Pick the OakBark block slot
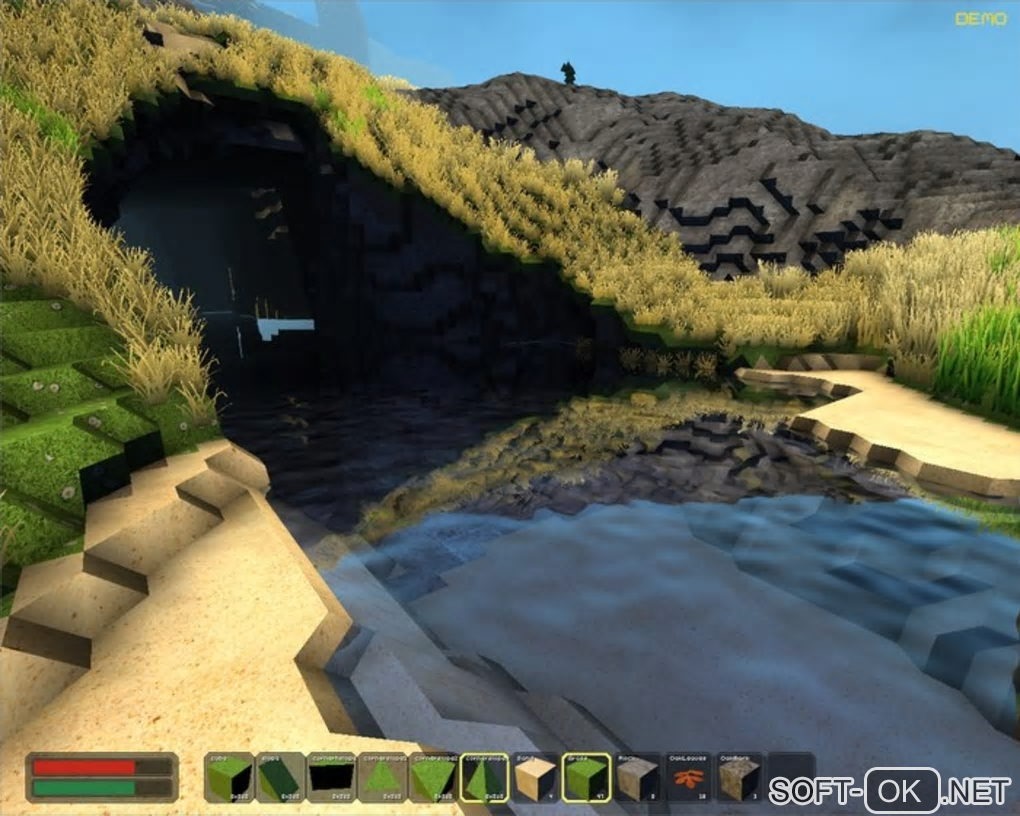 [740, 777]
